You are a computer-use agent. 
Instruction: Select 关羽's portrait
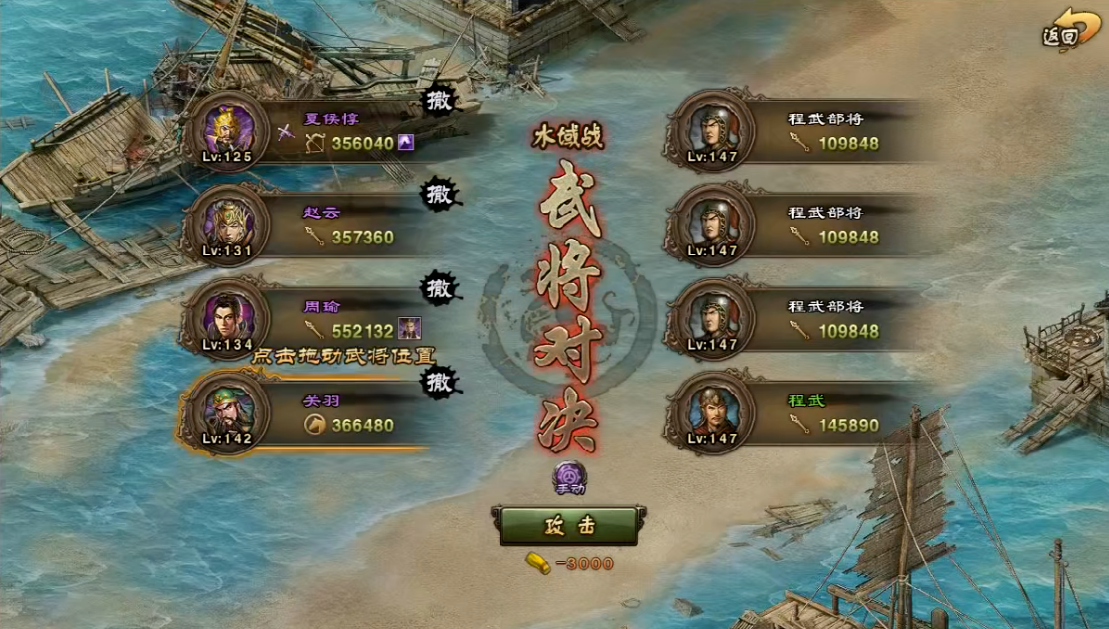(227, 409)
